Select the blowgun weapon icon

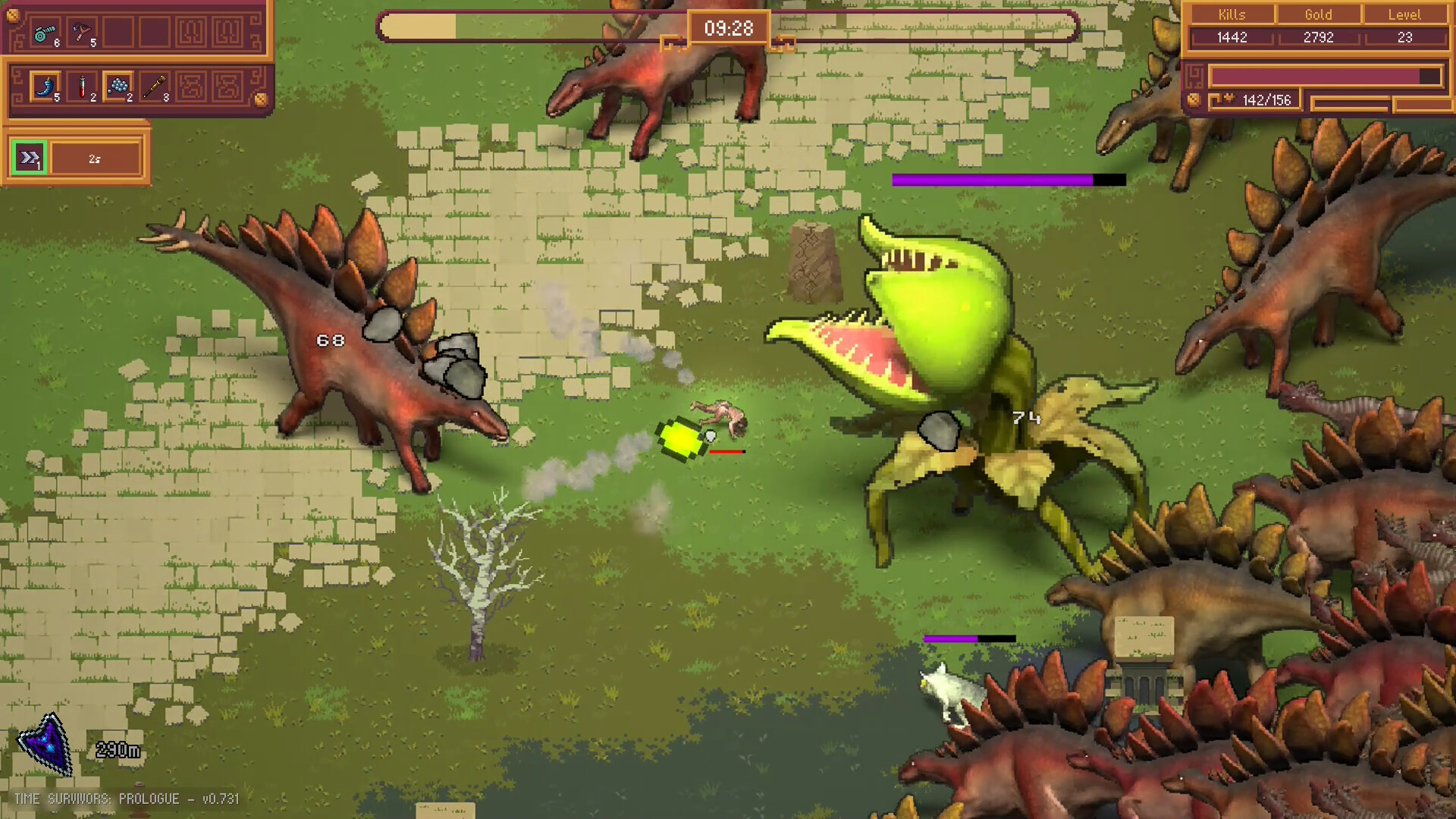[x=44, y=33]
